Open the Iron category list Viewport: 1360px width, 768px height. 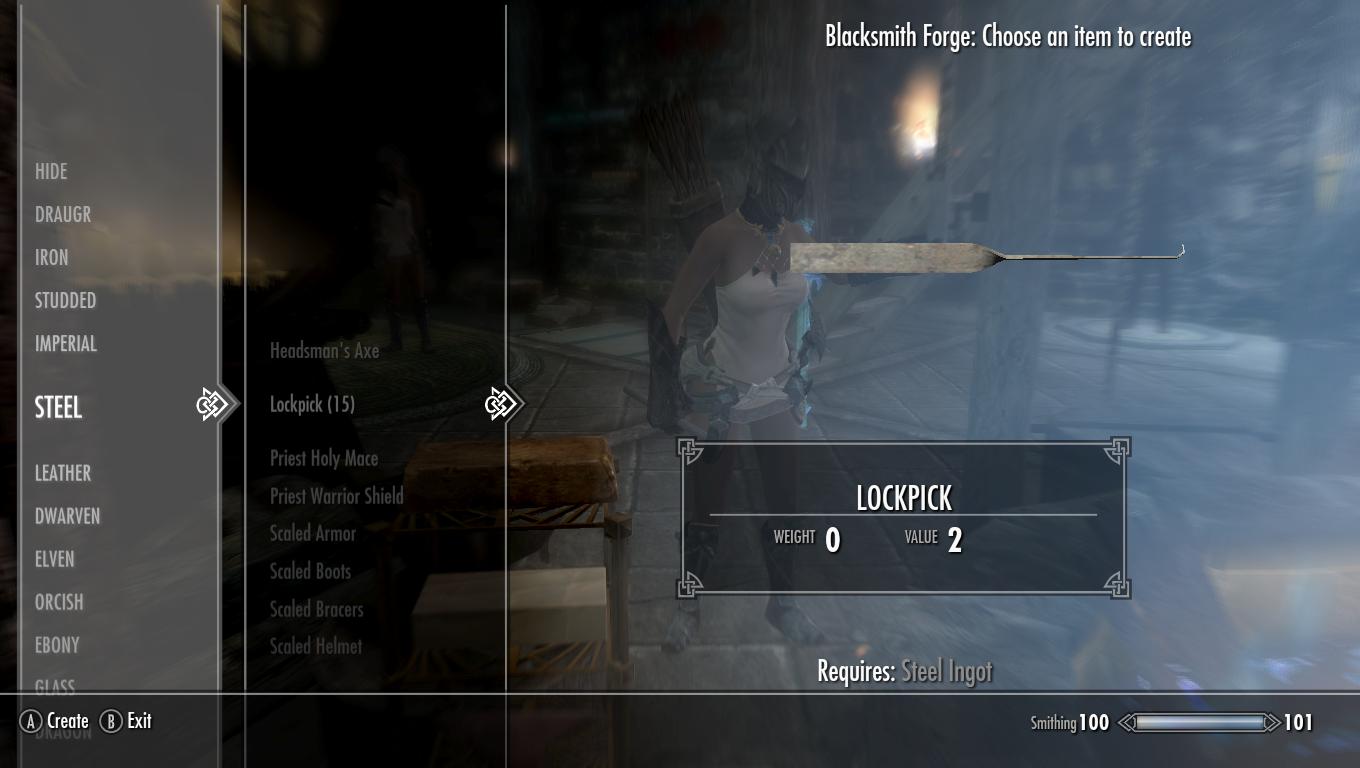pyautogui.click(x=52, y=258)
